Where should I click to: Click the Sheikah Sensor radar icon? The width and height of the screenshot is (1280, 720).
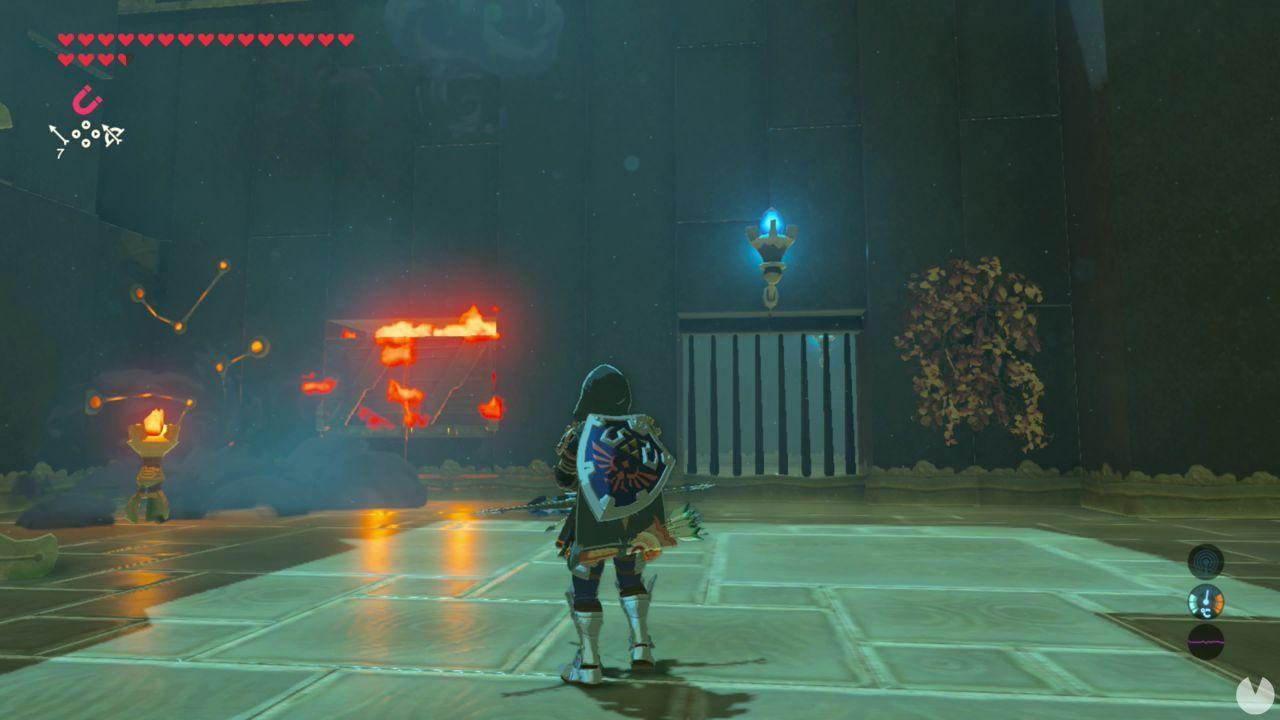click(x=1204, y=563)
